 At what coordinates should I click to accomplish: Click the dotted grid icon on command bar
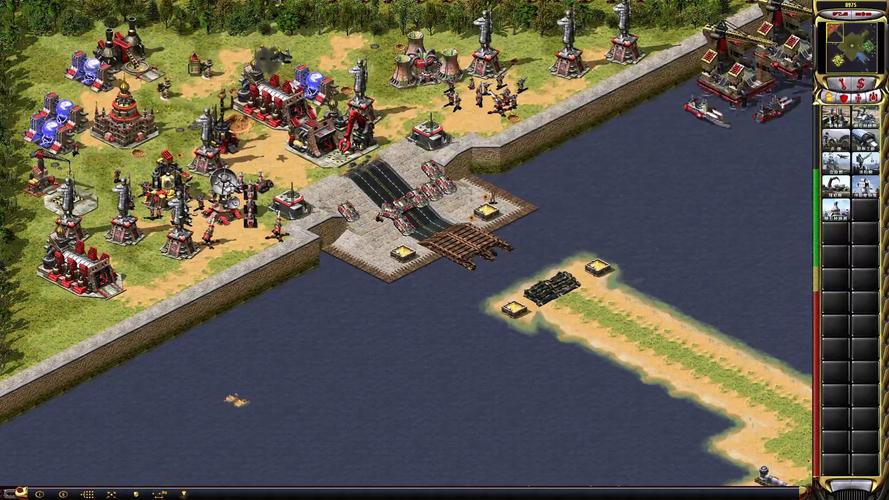coord(87,494)
